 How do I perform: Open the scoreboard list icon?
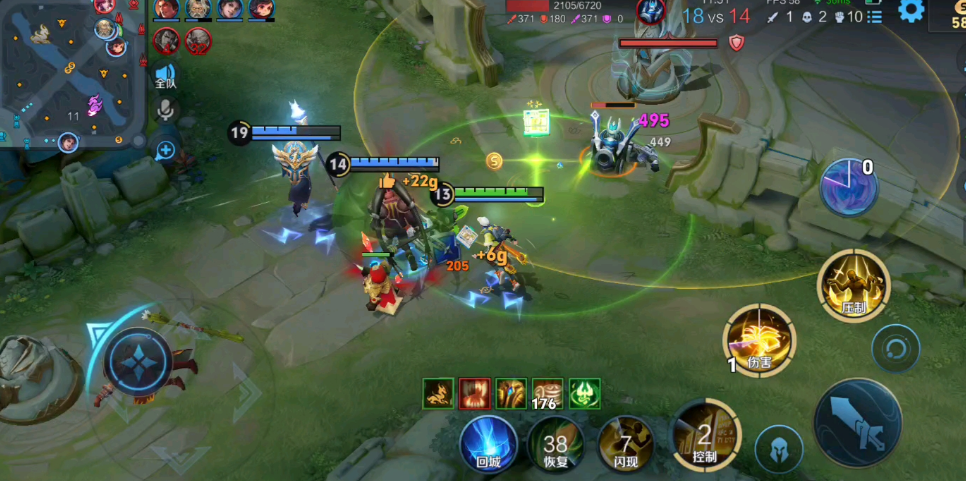tap(873, 17)
